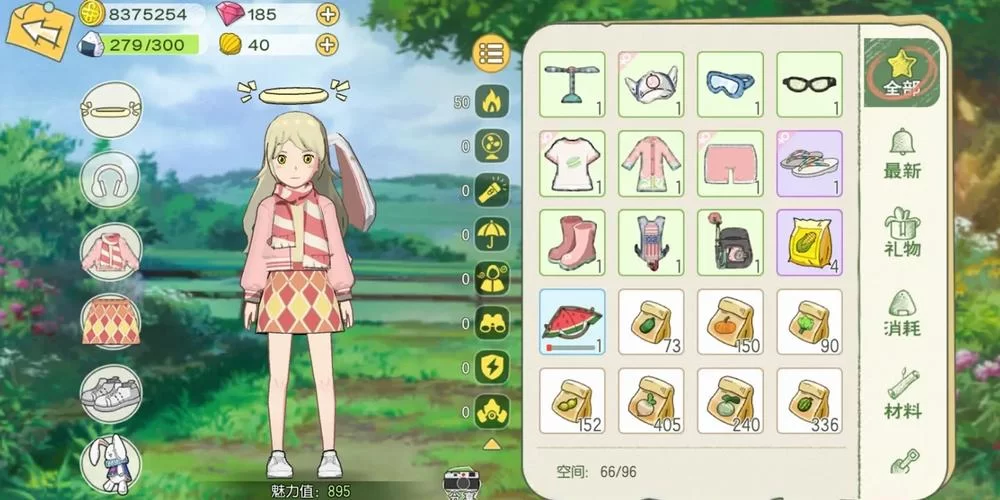The height and width of the screenshot is (500, 1000).
Task: Choose the white sneakers equipment slot
Action: [110, 391]
